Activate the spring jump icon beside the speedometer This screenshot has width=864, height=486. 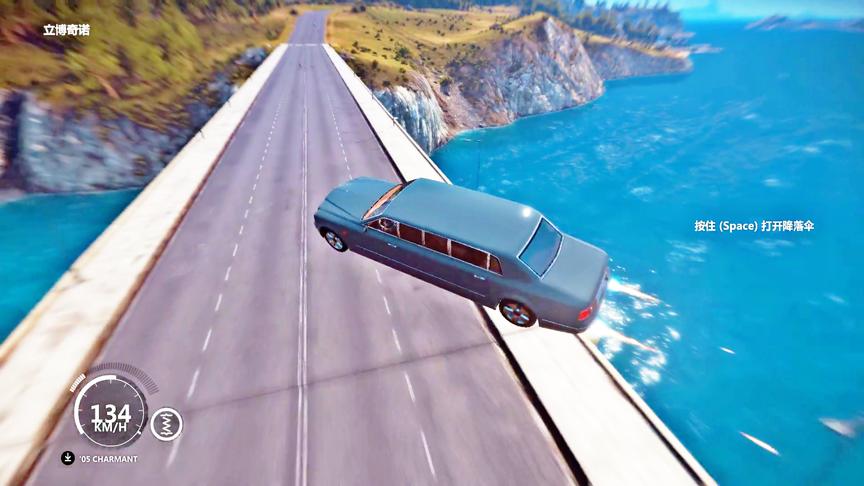coord(166,424)
